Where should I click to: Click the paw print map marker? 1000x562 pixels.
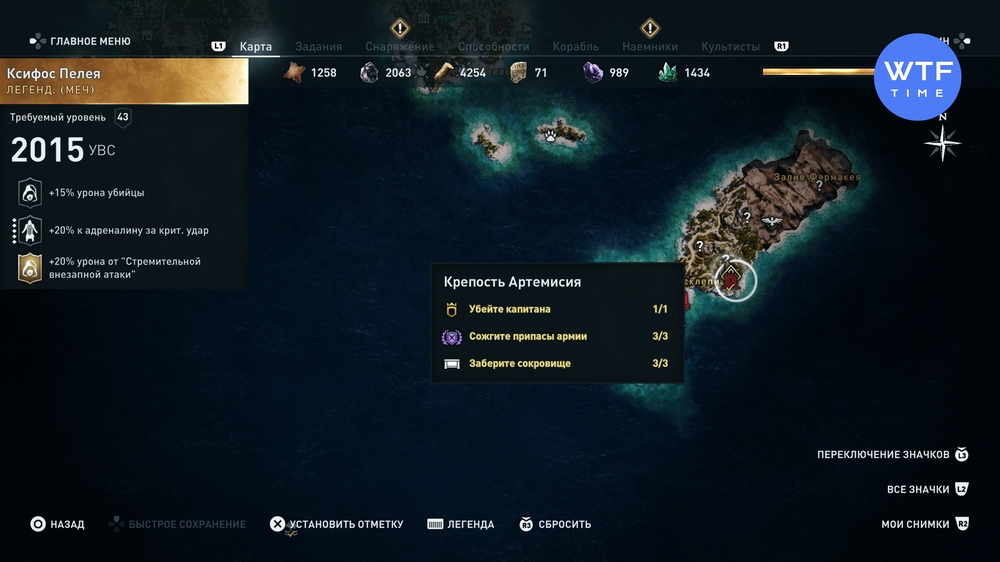(x=549, y=131)
